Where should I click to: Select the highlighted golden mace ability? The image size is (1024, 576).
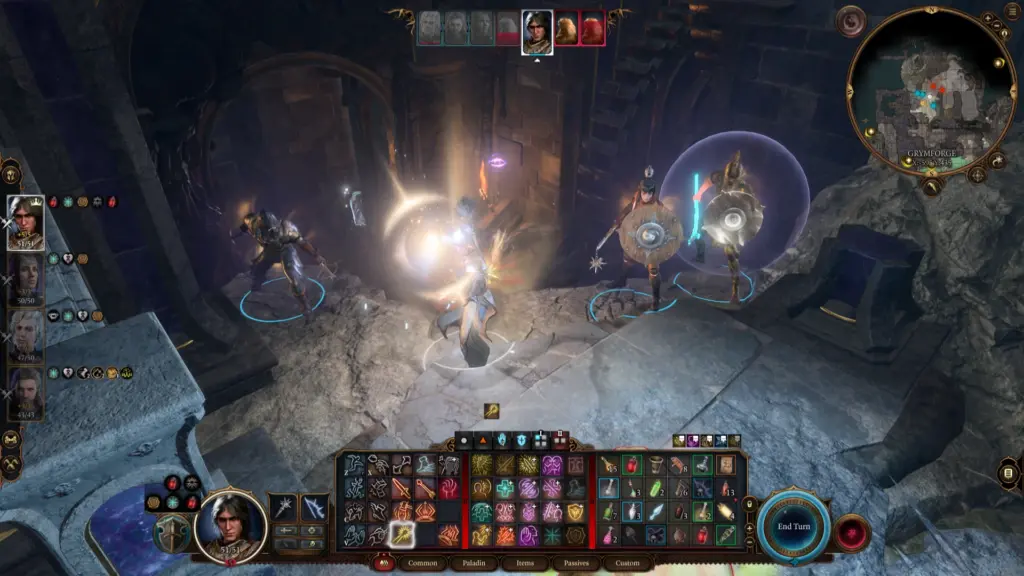(403, 534)
